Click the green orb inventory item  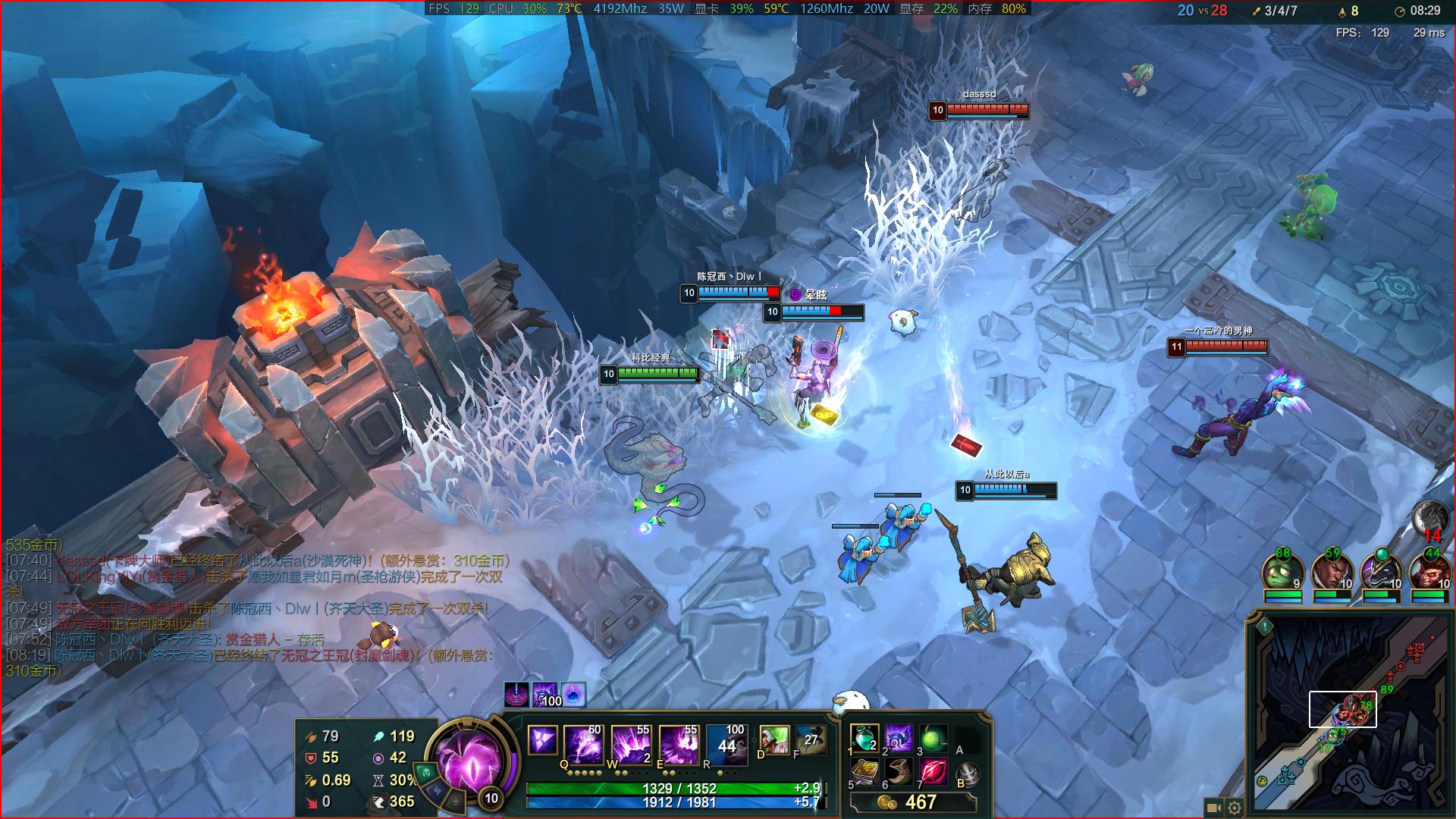click(934, 738)
